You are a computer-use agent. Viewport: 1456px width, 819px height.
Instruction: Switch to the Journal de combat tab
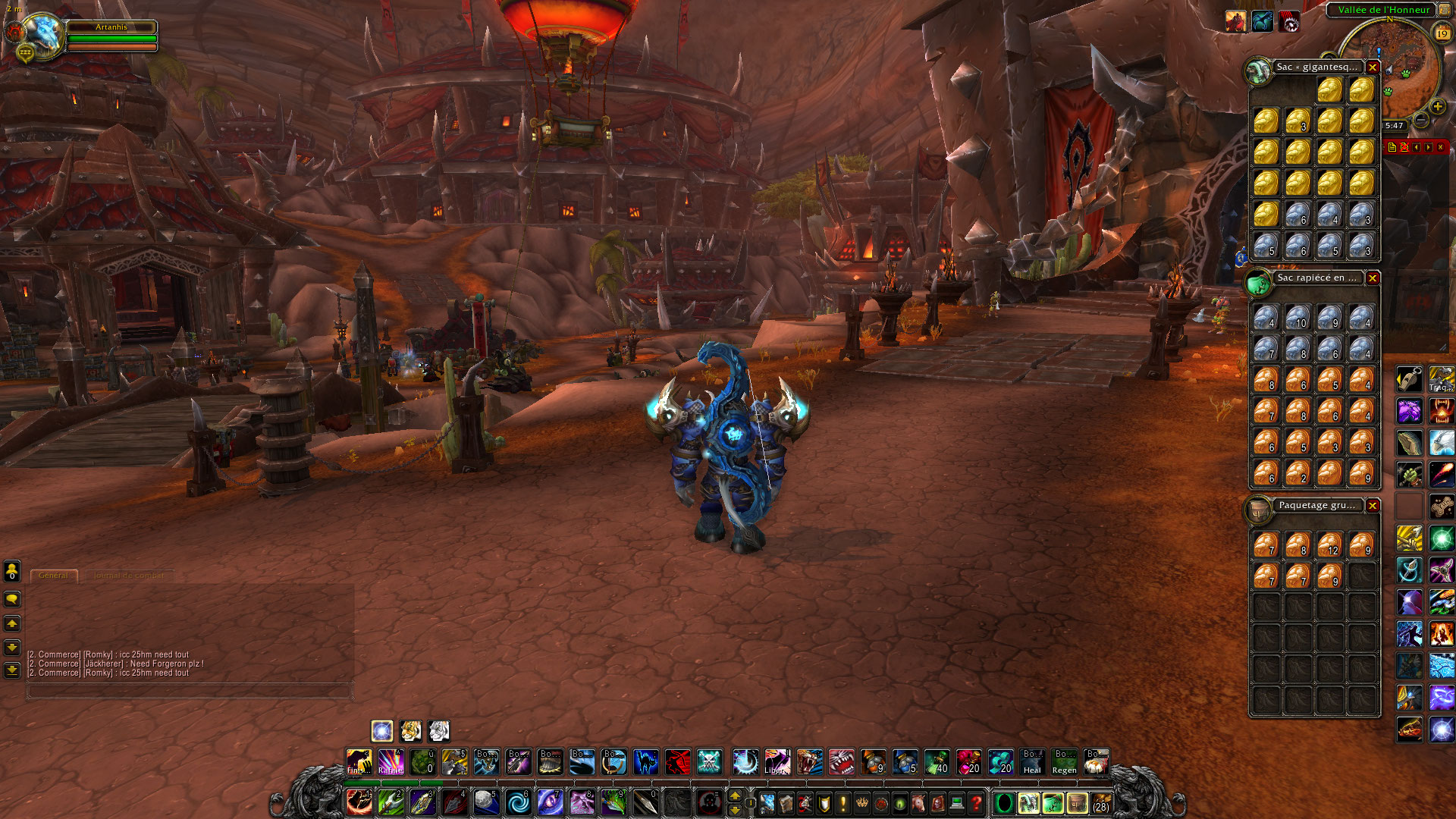(x=128, y=576)
